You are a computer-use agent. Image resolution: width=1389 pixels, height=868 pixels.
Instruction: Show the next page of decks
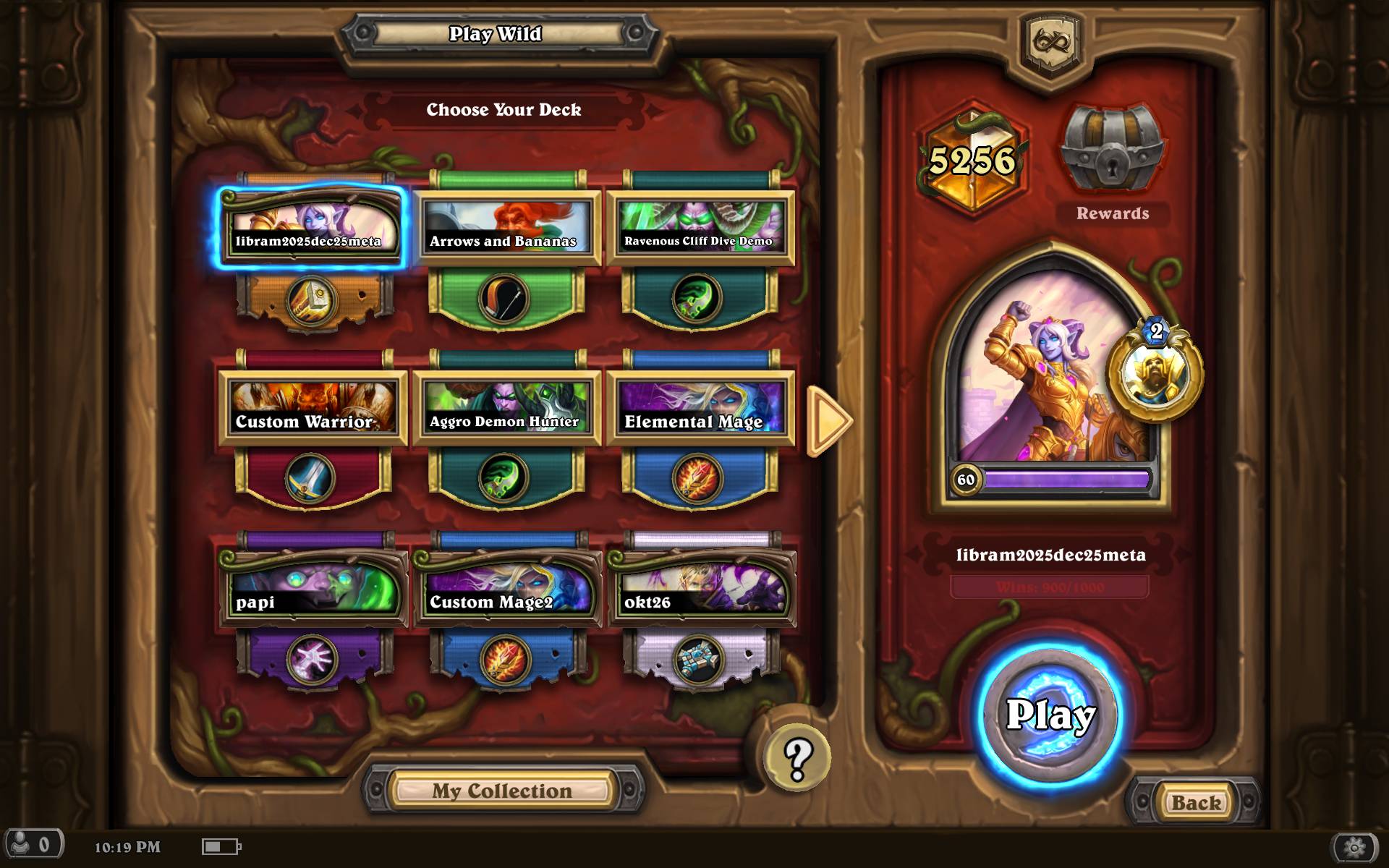tap(828, 420)
